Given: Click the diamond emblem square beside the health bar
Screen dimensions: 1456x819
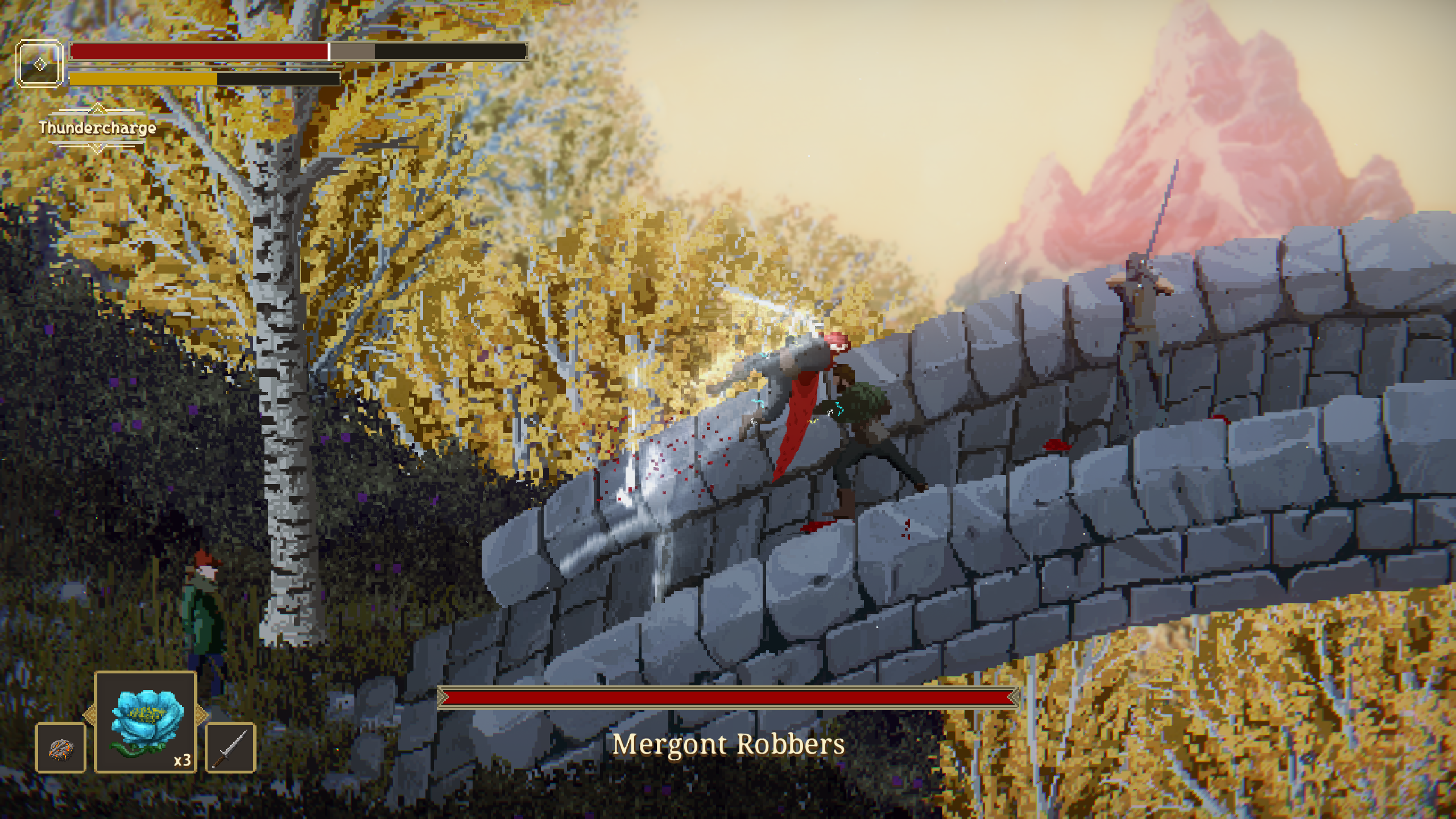Looking at the screenshot, I should (x=39, y=64).
